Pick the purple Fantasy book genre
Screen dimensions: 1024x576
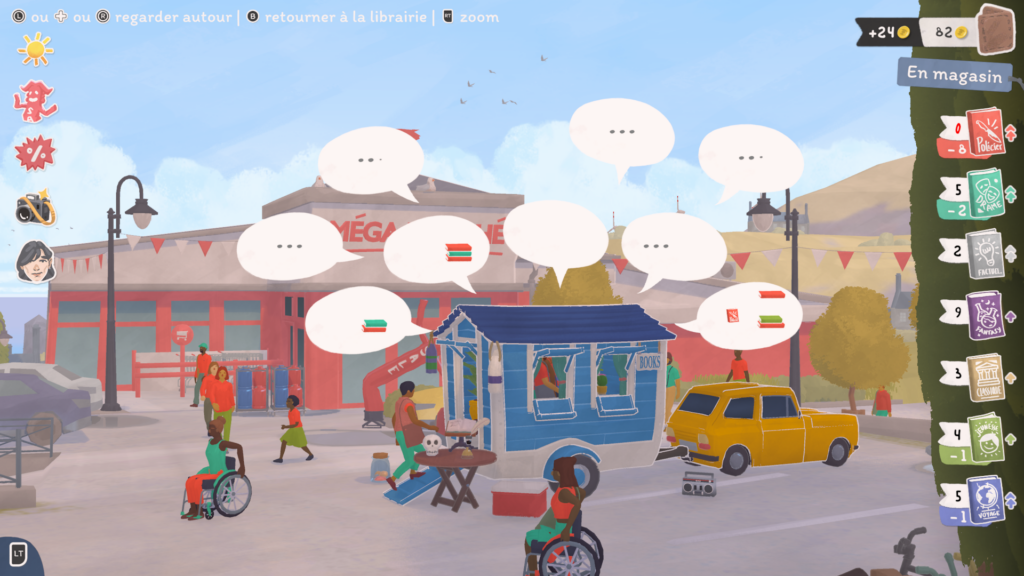click(x=985, y=316)
